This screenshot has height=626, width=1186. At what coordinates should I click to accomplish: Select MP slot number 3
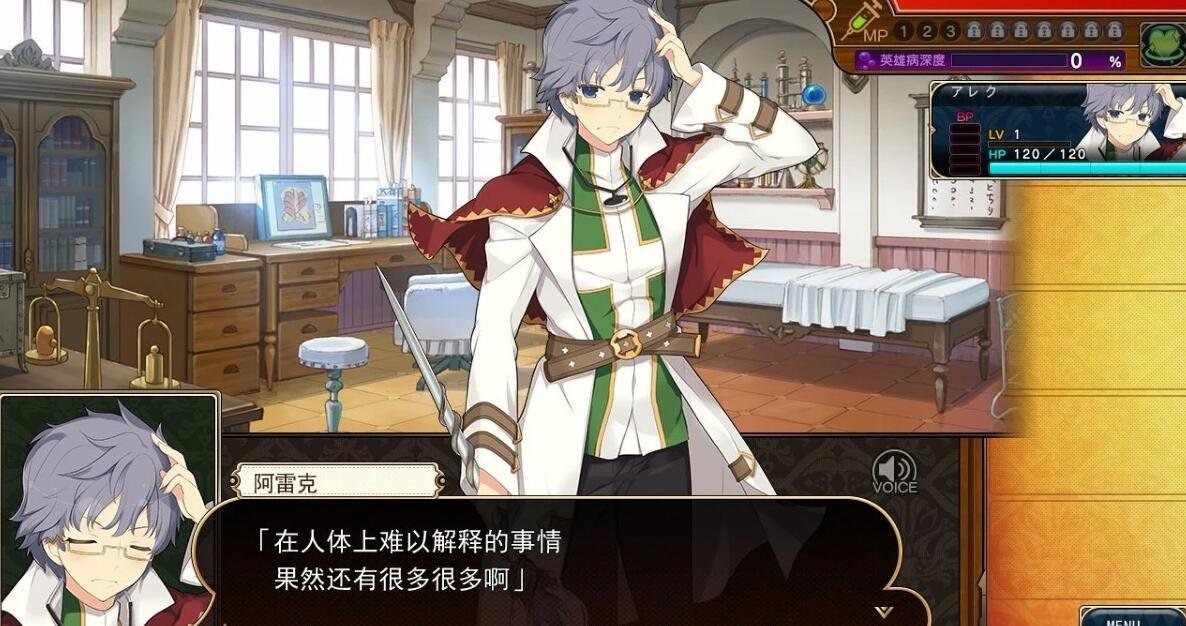pyautogui.click(x=950, y=31)
